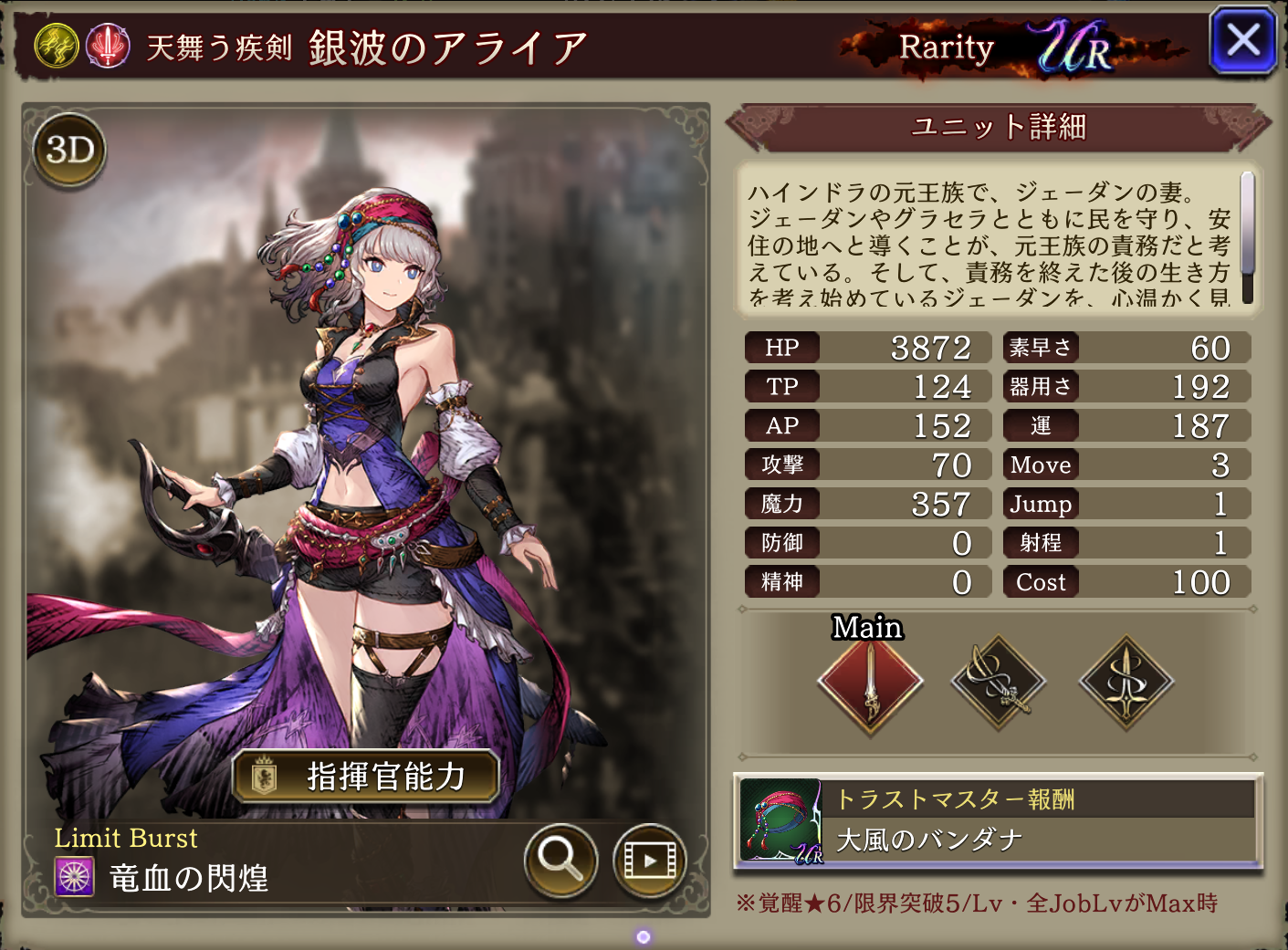
Task: Tap the 竜血の閃煌 limit burst icon
Action: coord(74,877)
